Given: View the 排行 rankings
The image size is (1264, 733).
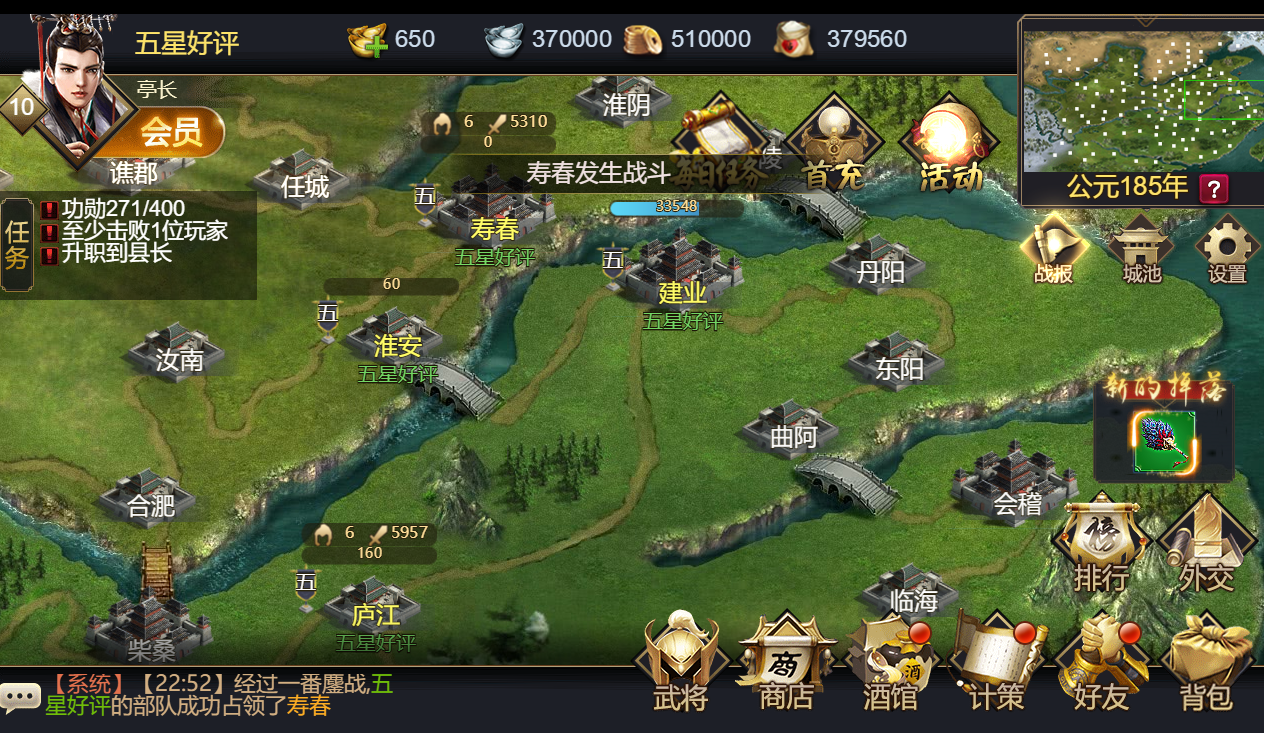Looking at the screenshot, I should click(1101, 545).
